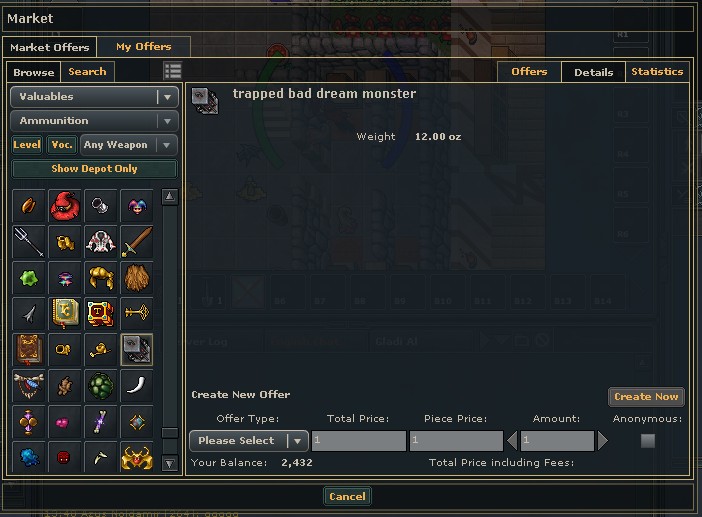Choose the golden key item
This screenshot has width=702, height=517.
(x=137, y=313)
